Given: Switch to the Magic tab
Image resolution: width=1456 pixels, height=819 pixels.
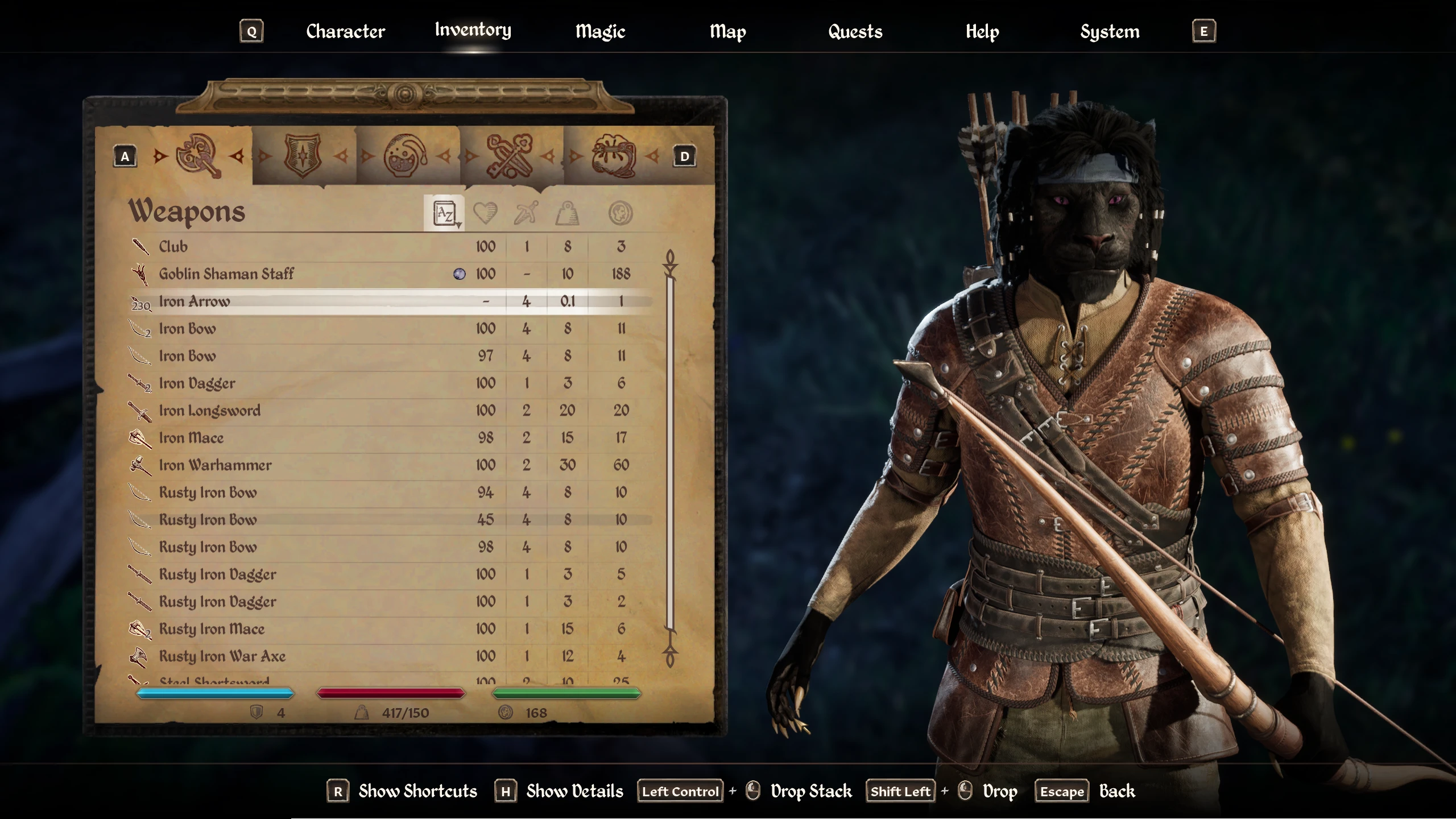Looking at the screenshot, I should click(x=600, y=31).
